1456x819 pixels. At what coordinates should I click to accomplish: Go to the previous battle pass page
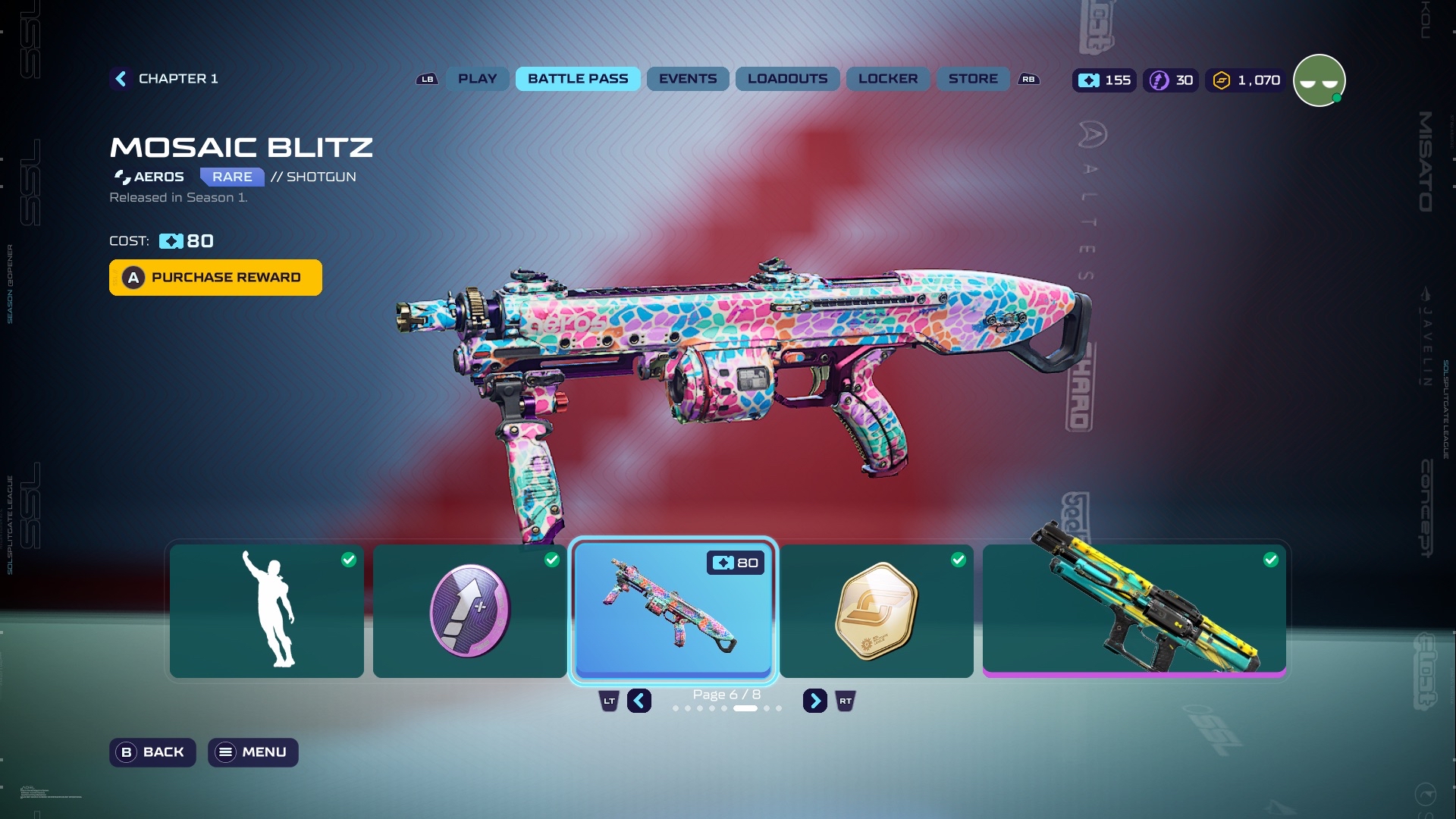pos(639,701)
